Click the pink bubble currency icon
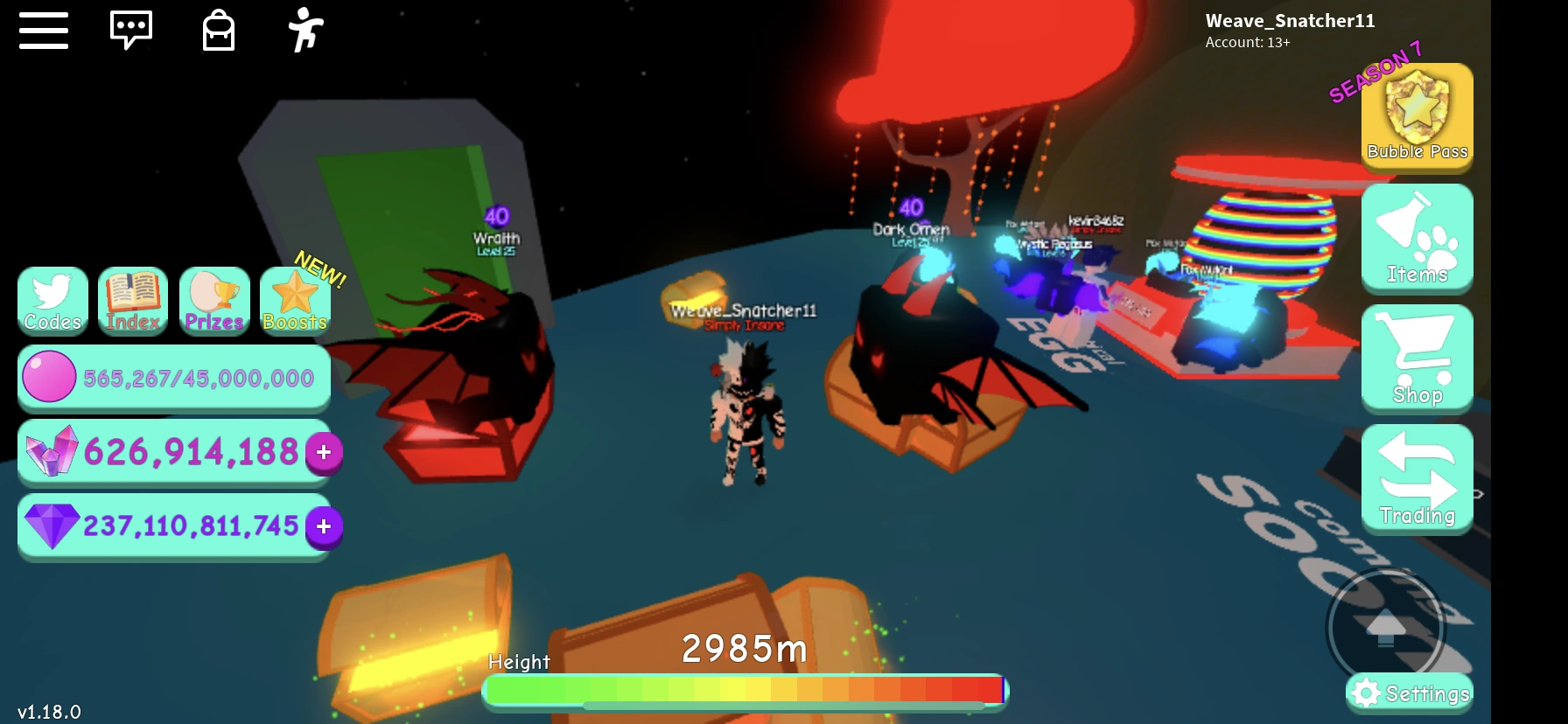 click(50, 377)
